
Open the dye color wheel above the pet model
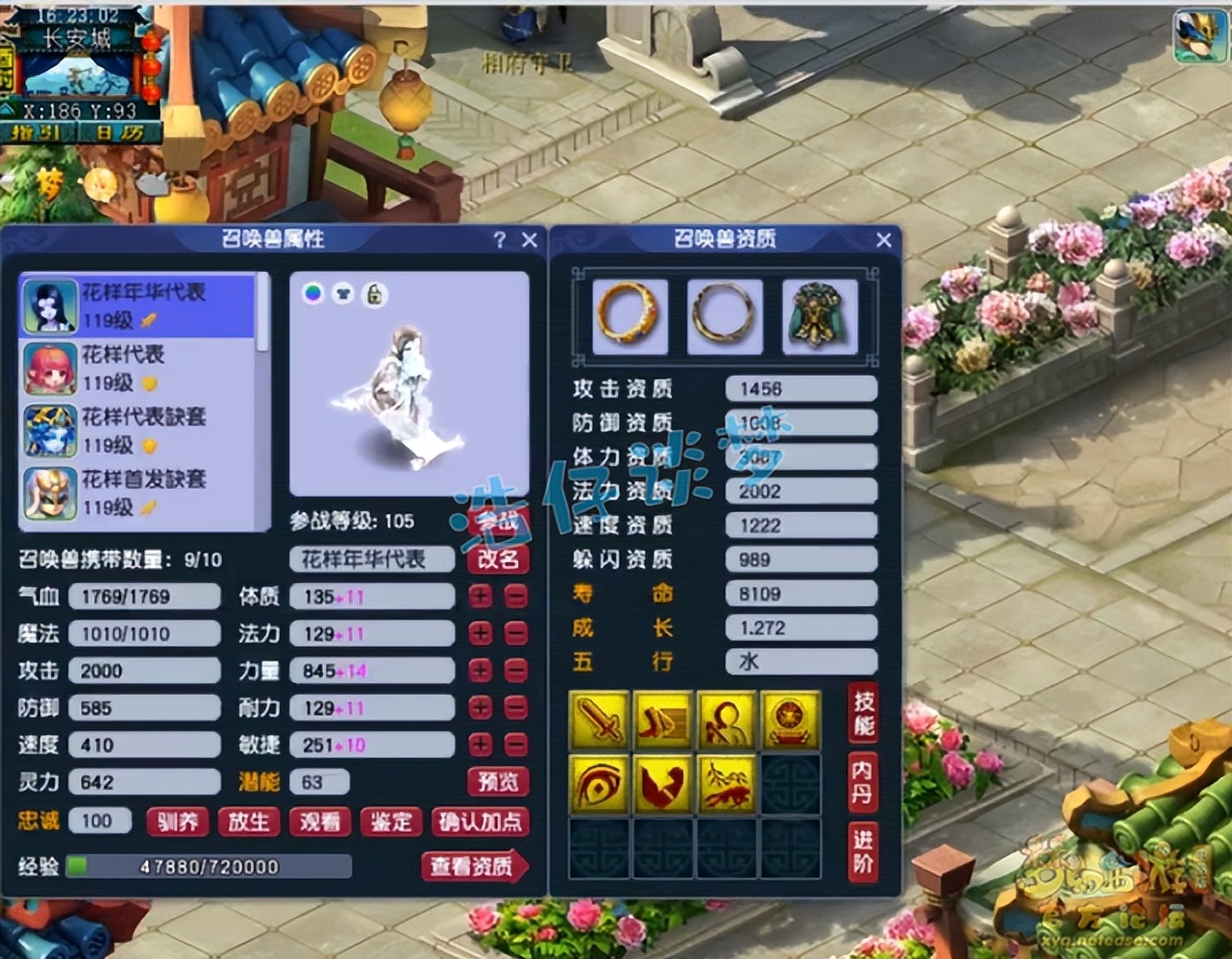point(312,294)
